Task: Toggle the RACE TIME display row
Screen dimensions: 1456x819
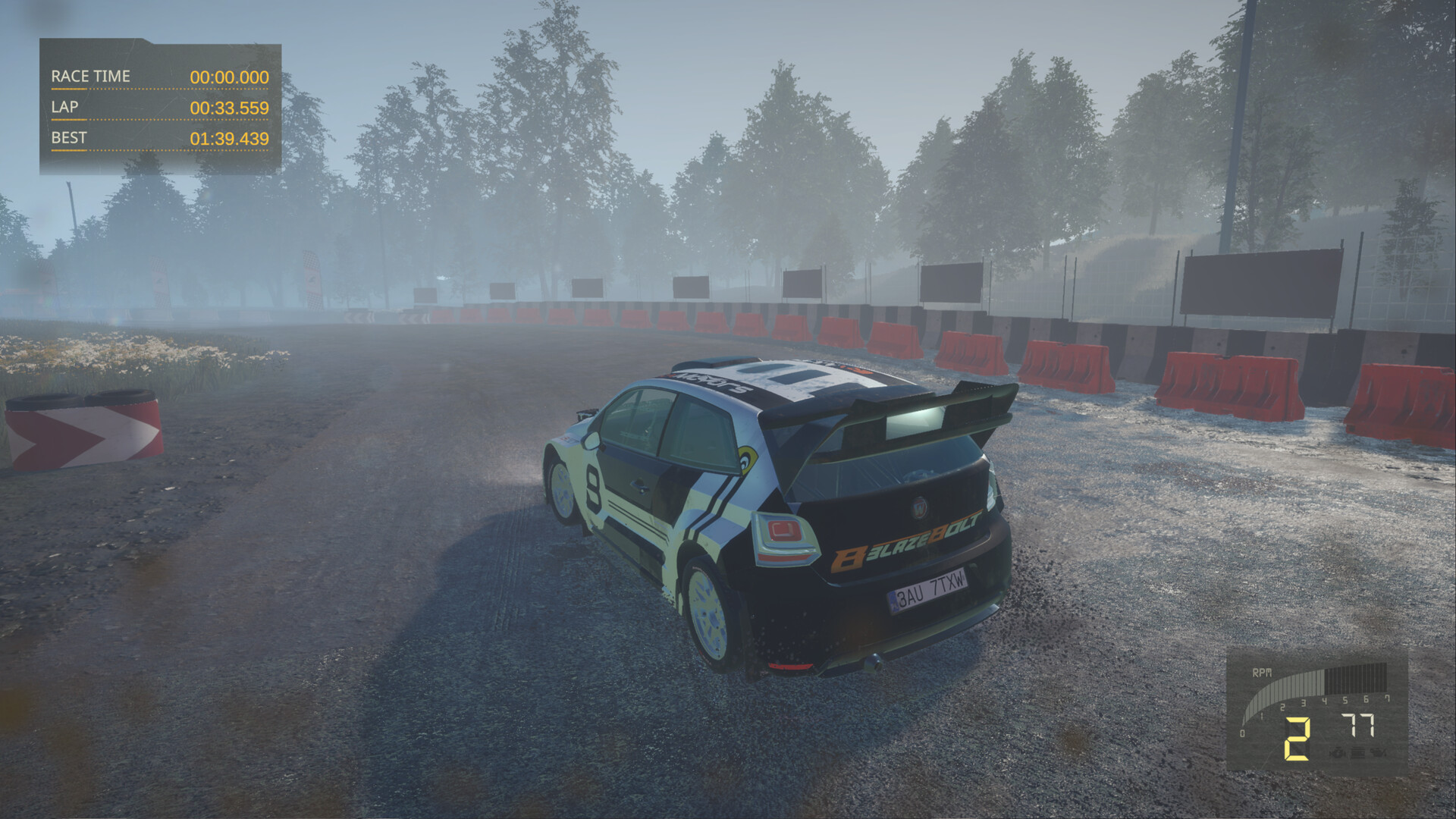Action: pos(158,76)
